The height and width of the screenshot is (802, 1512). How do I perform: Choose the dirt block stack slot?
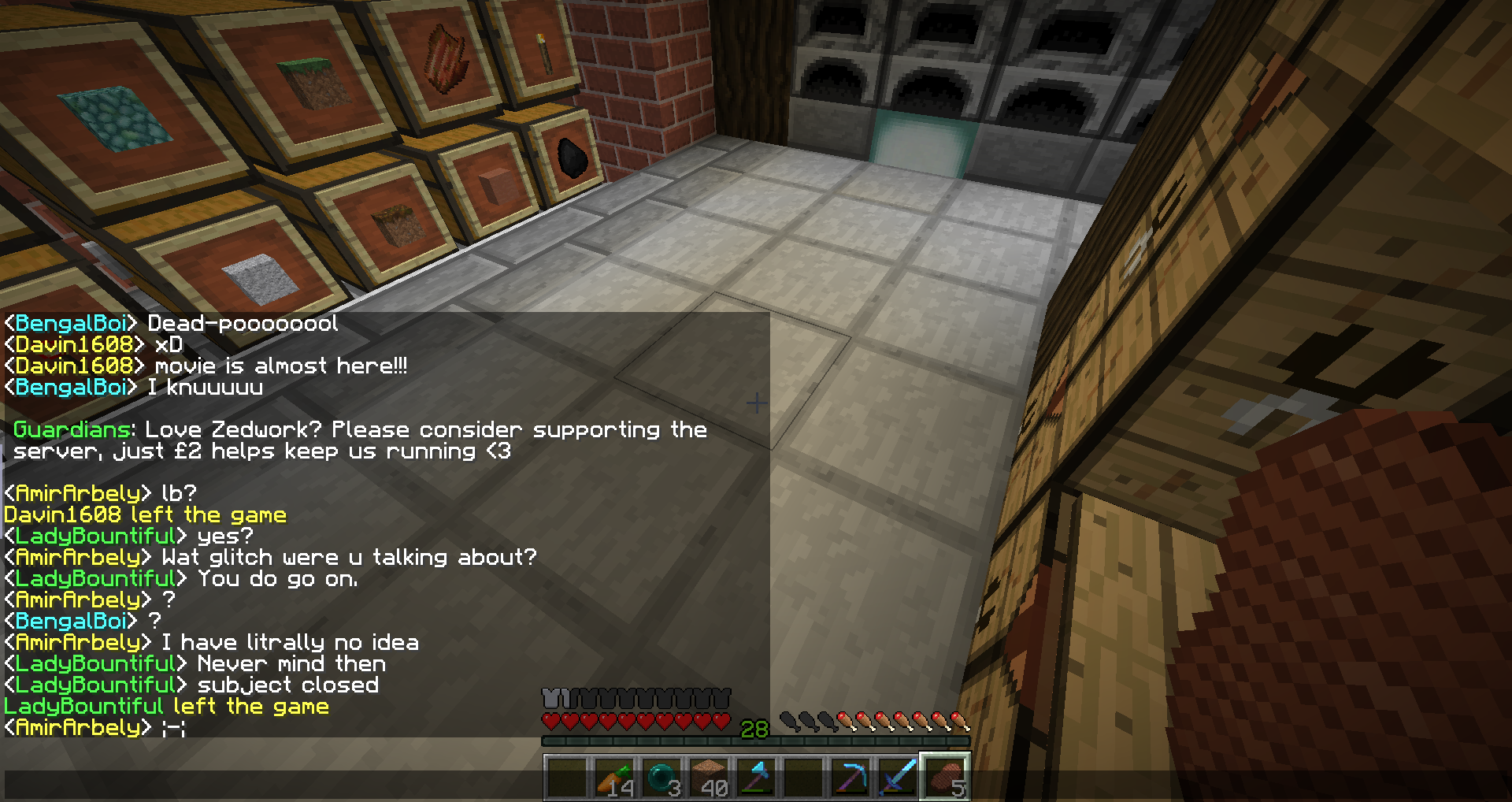click(709, 777)
